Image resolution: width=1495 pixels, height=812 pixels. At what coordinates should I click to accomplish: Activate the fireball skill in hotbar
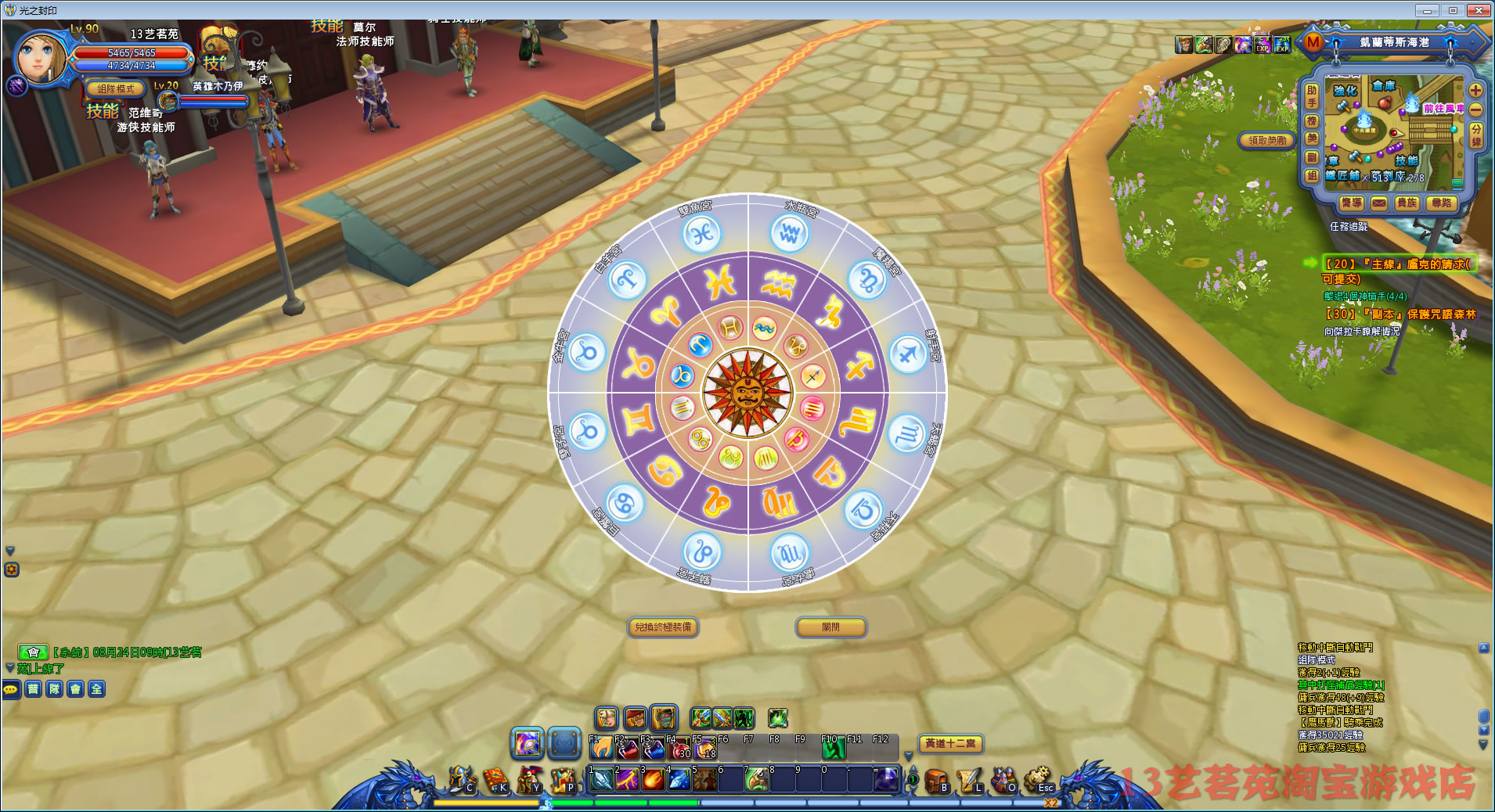654,780
